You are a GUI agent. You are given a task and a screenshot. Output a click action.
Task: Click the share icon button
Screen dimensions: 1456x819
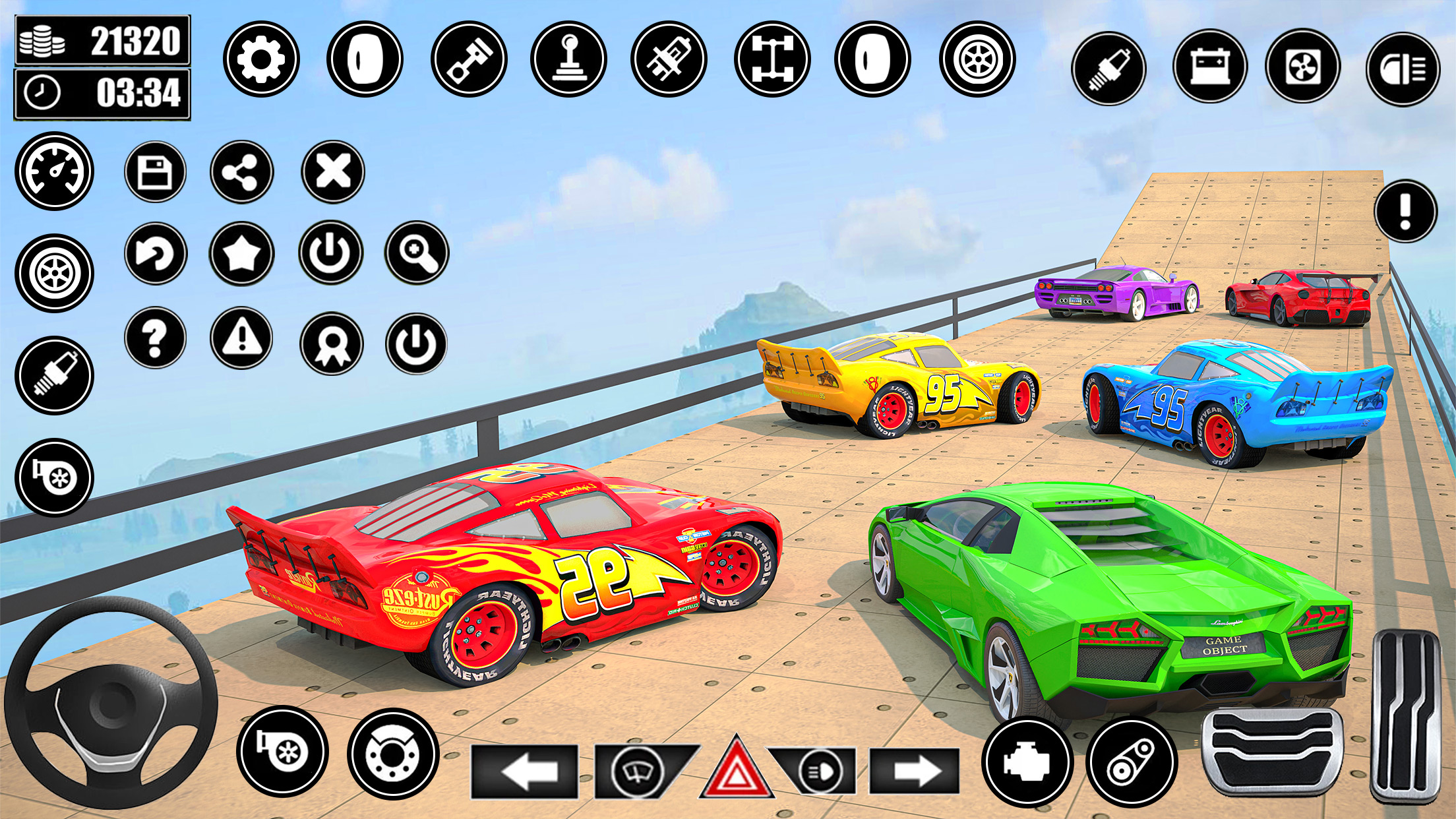241,172
